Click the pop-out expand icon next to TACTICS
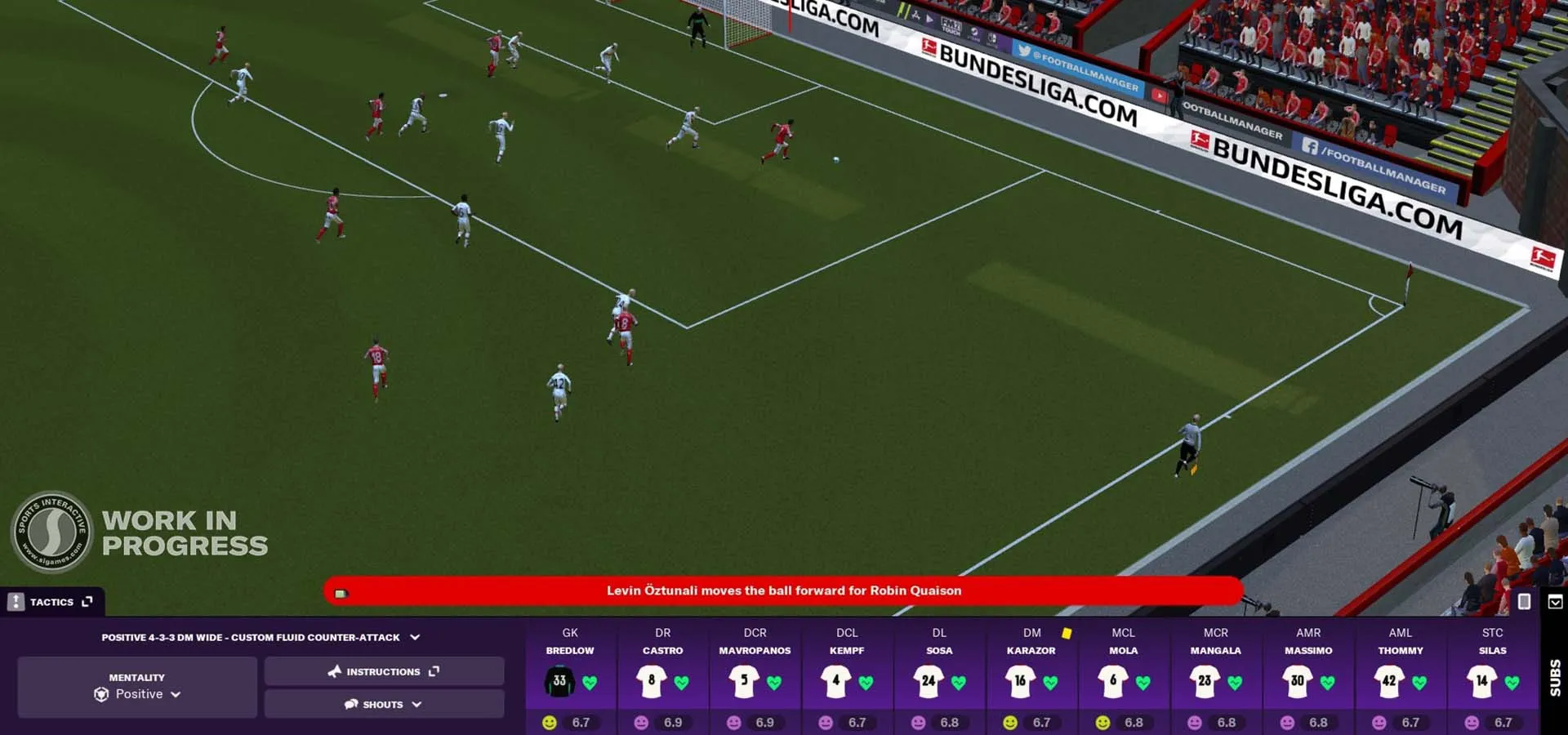 click(x=87, y=602)
